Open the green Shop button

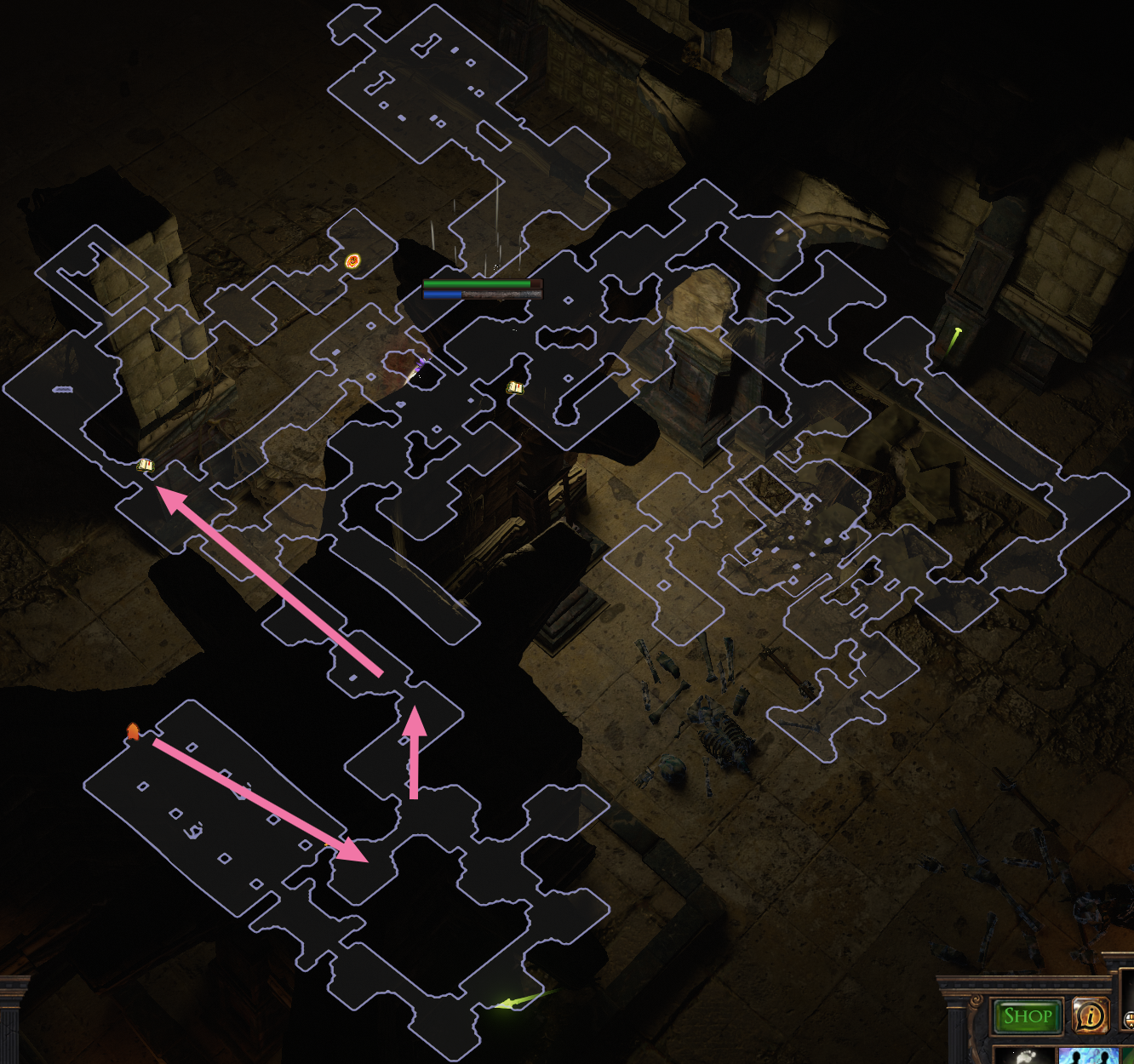point(1028,1015)
